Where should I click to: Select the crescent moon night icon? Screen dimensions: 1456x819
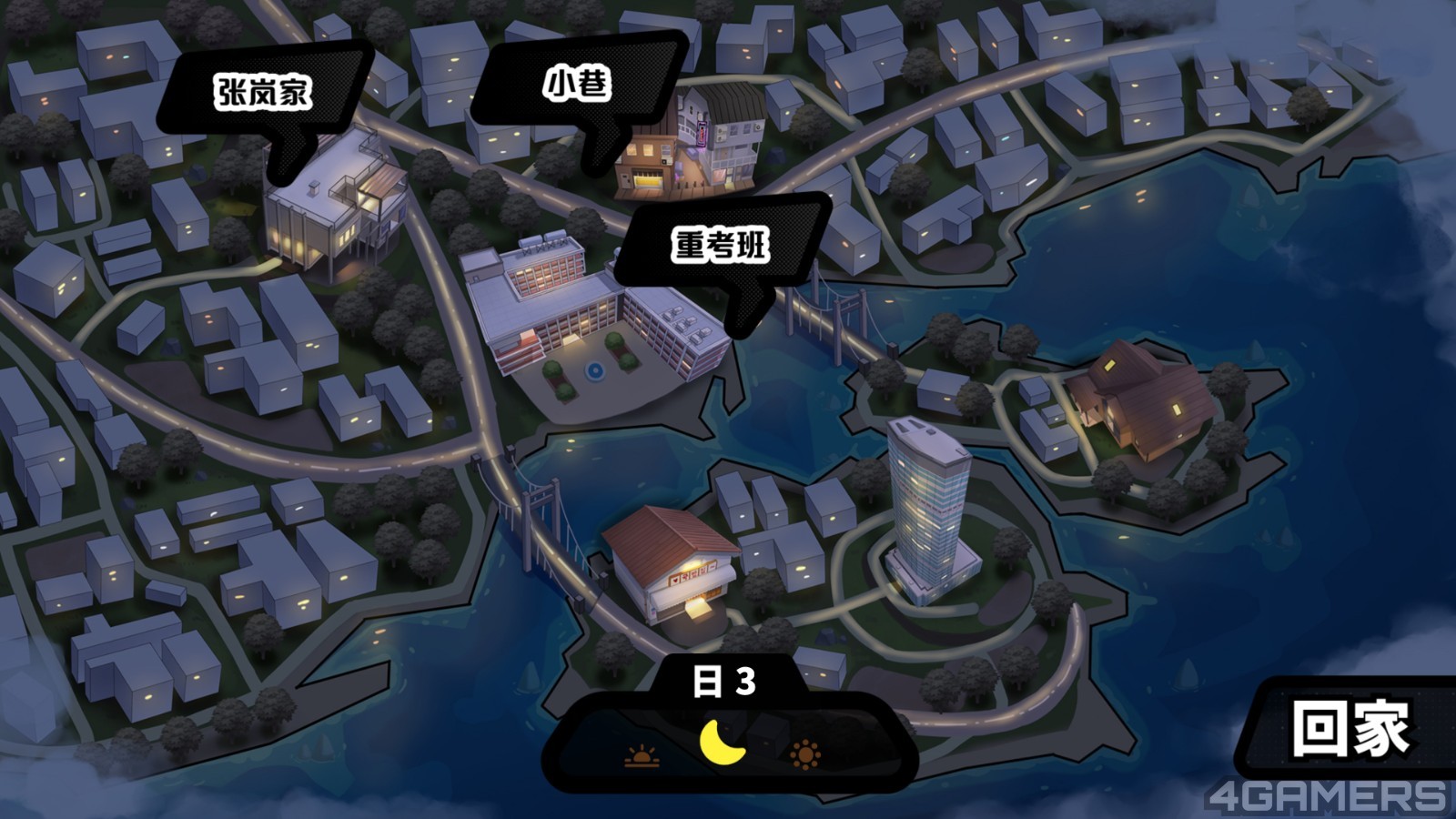[723, 743]
